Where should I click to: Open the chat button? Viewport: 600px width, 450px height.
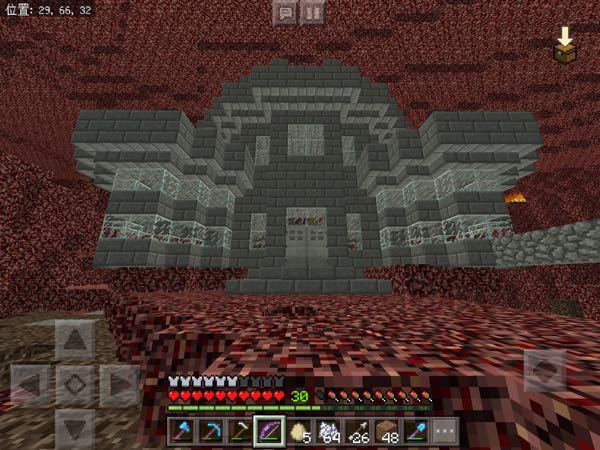coord(285,13)
